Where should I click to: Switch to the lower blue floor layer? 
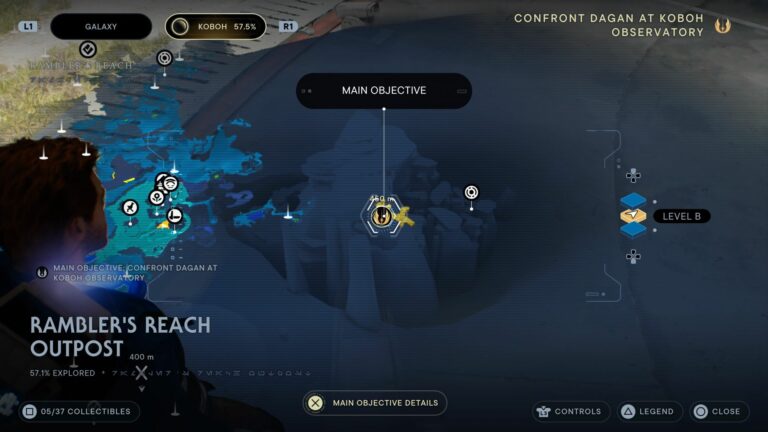633,230
